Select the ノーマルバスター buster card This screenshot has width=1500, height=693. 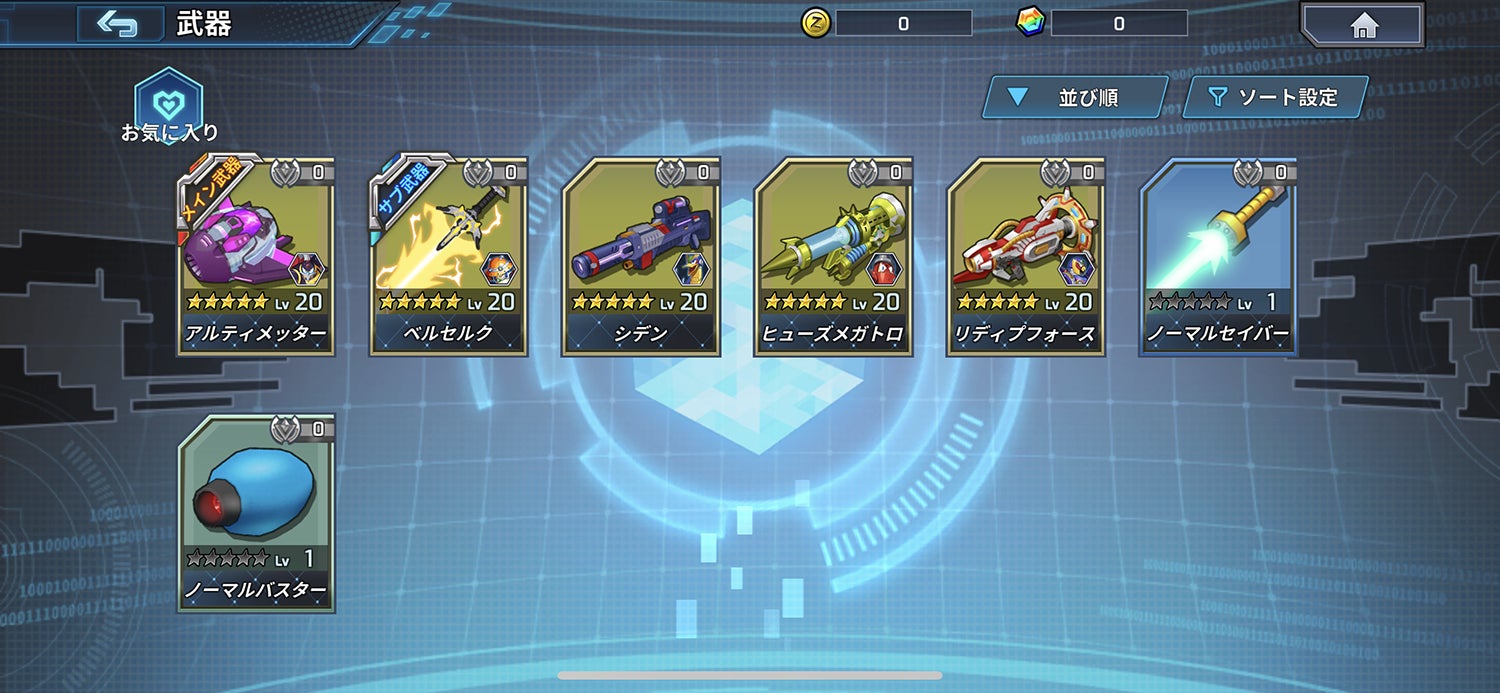[x=256, y=514]
